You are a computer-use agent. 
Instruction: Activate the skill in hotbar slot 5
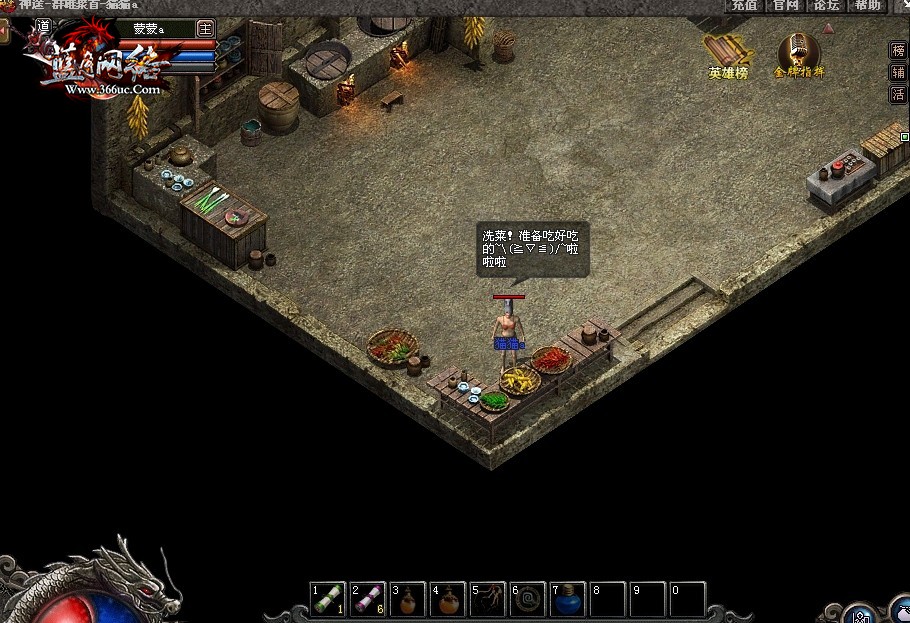pos(488,599)
